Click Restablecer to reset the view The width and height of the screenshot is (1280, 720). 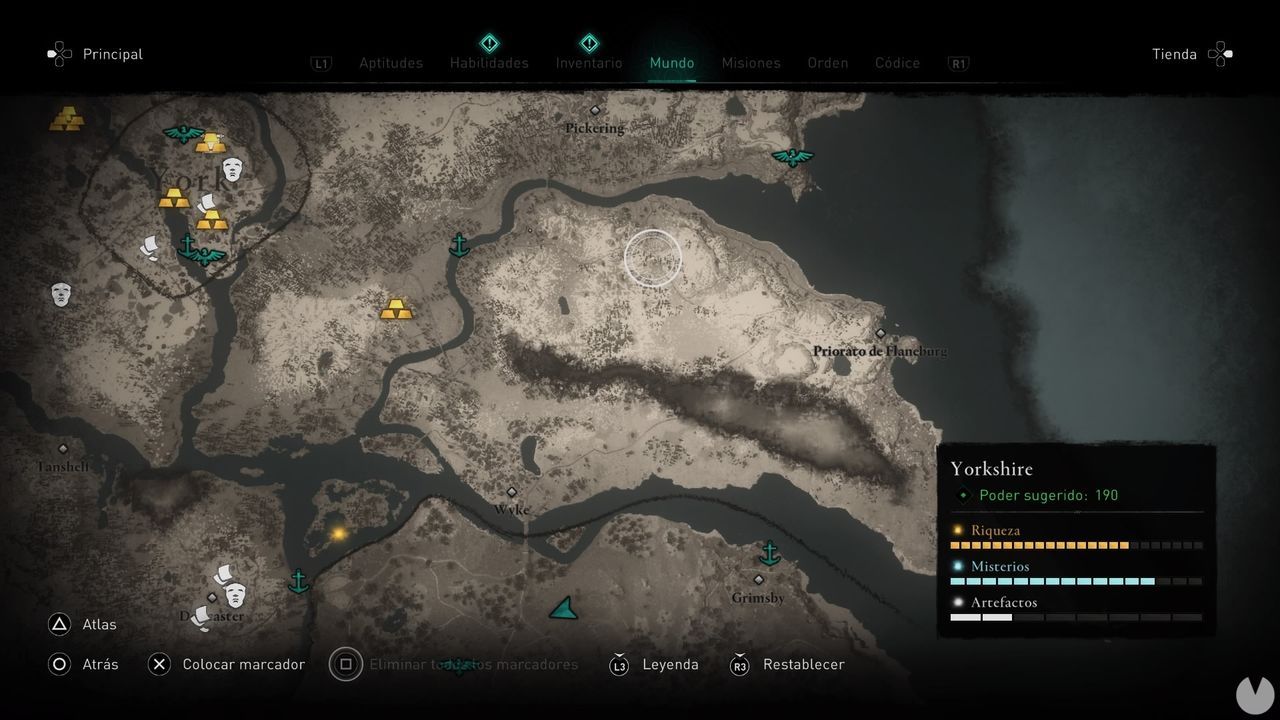[805, 663]
